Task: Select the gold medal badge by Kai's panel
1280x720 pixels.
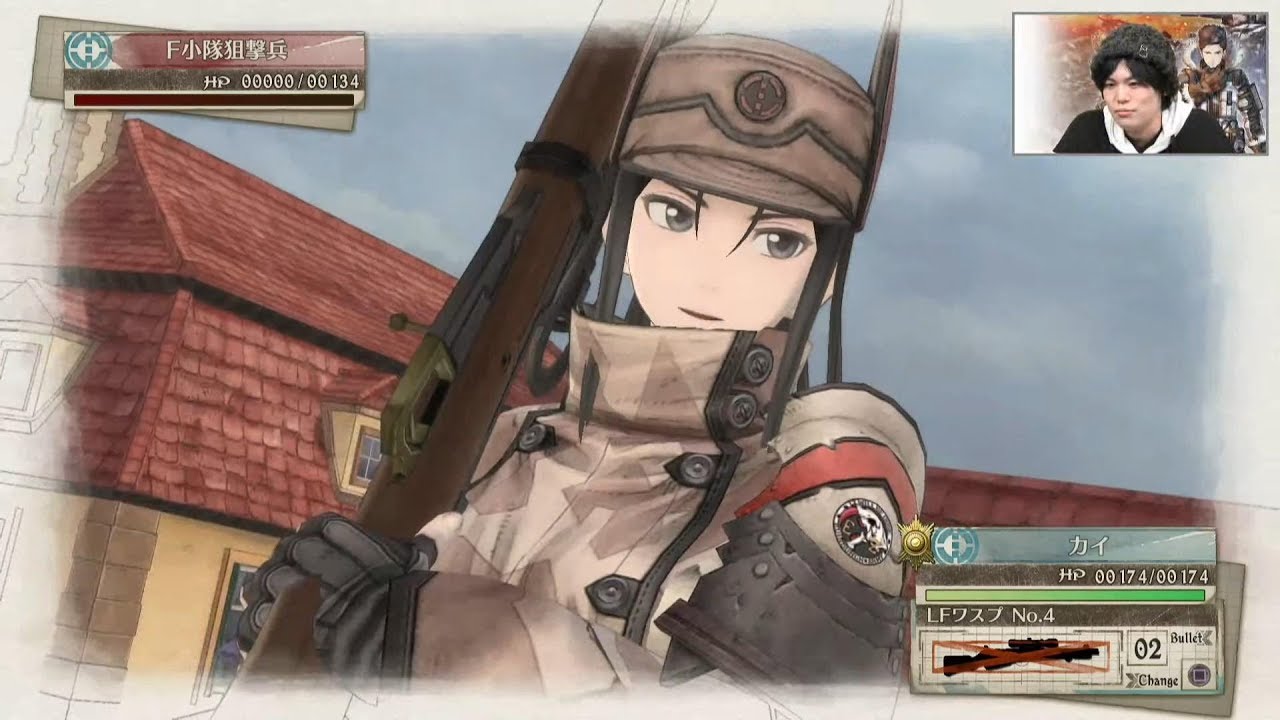Action: click(x=914, y=543)
